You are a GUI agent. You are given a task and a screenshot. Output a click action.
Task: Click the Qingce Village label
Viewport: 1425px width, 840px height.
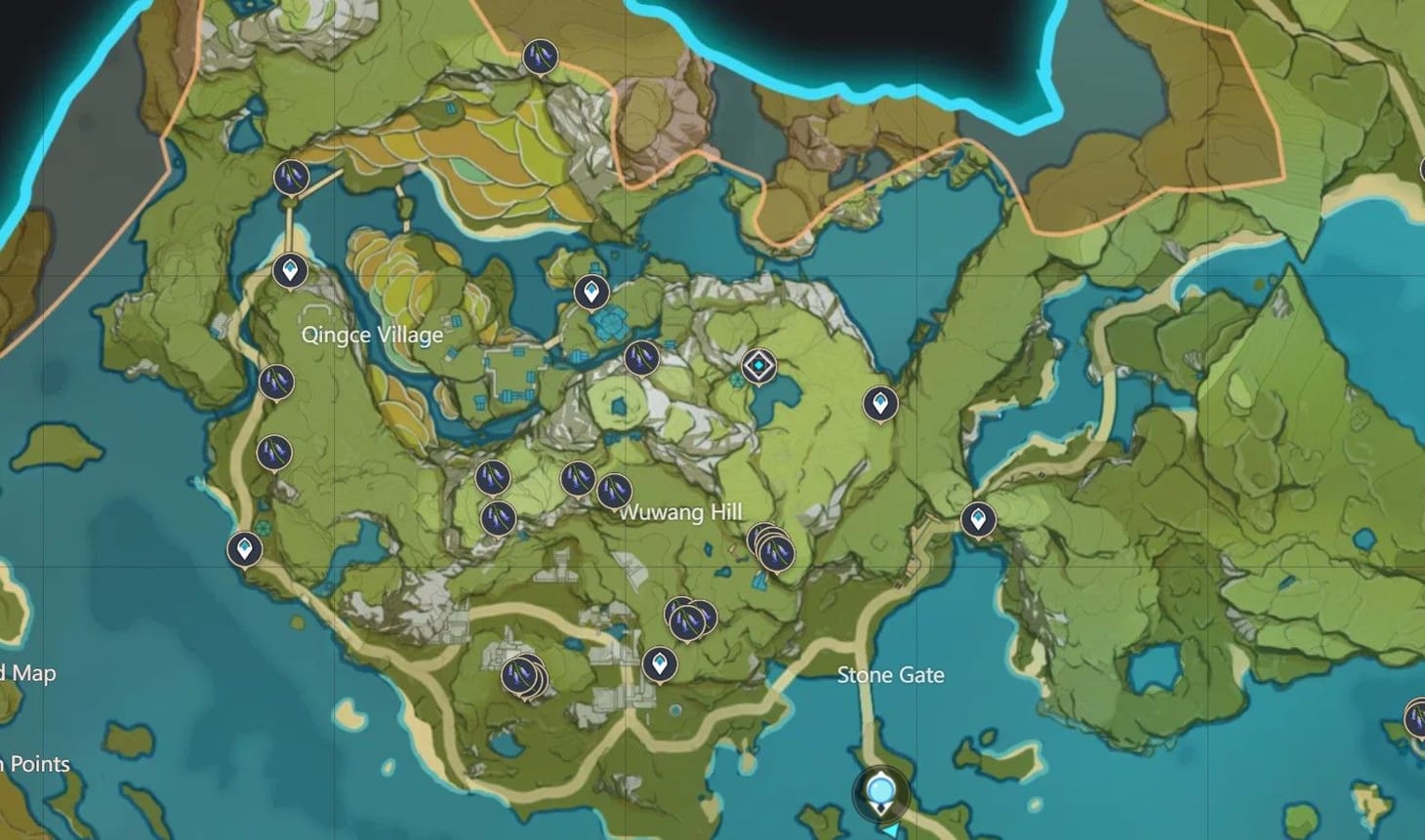click(372, 334)
